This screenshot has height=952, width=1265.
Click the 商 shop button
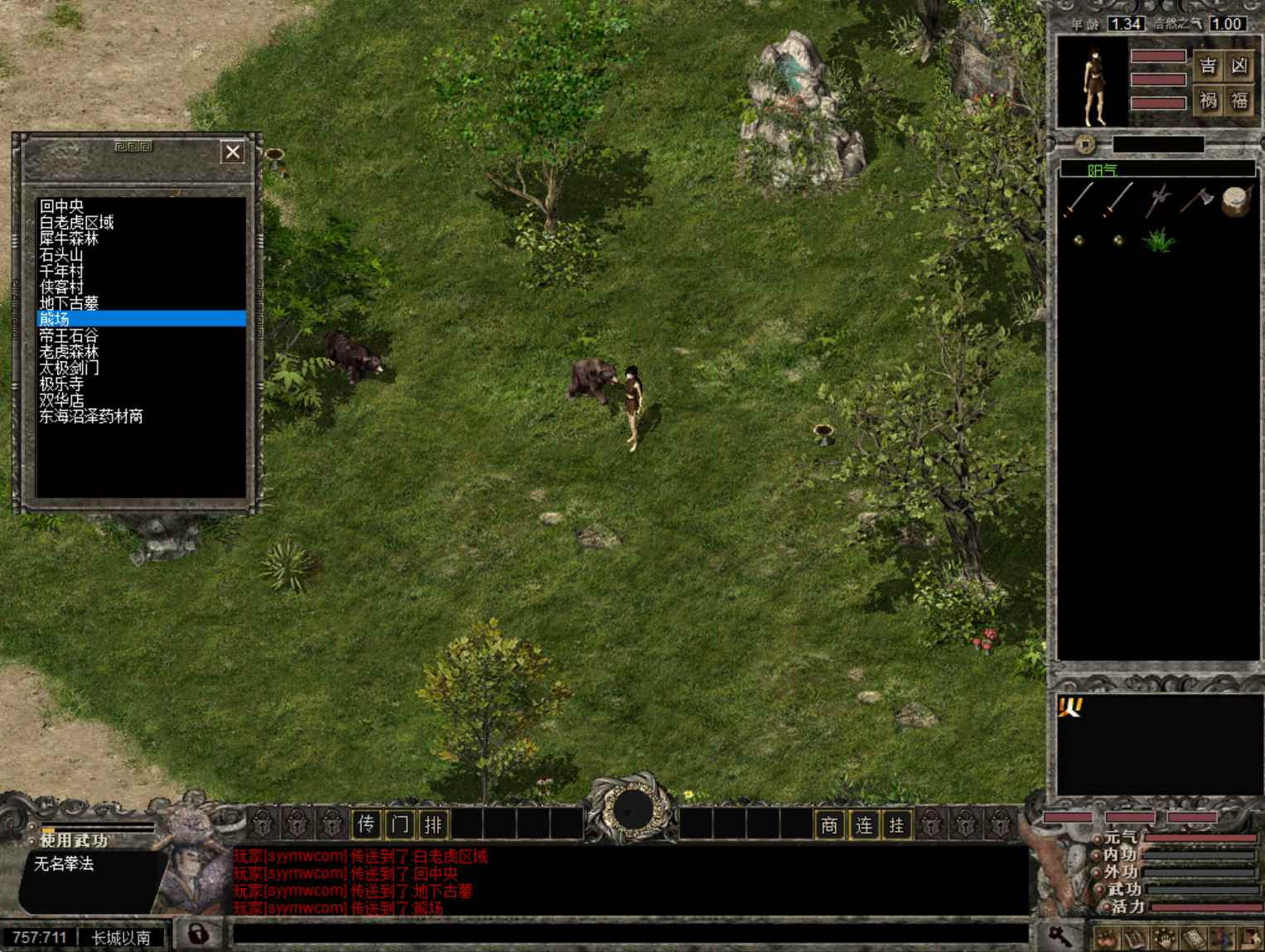click(x=829, y=824)
